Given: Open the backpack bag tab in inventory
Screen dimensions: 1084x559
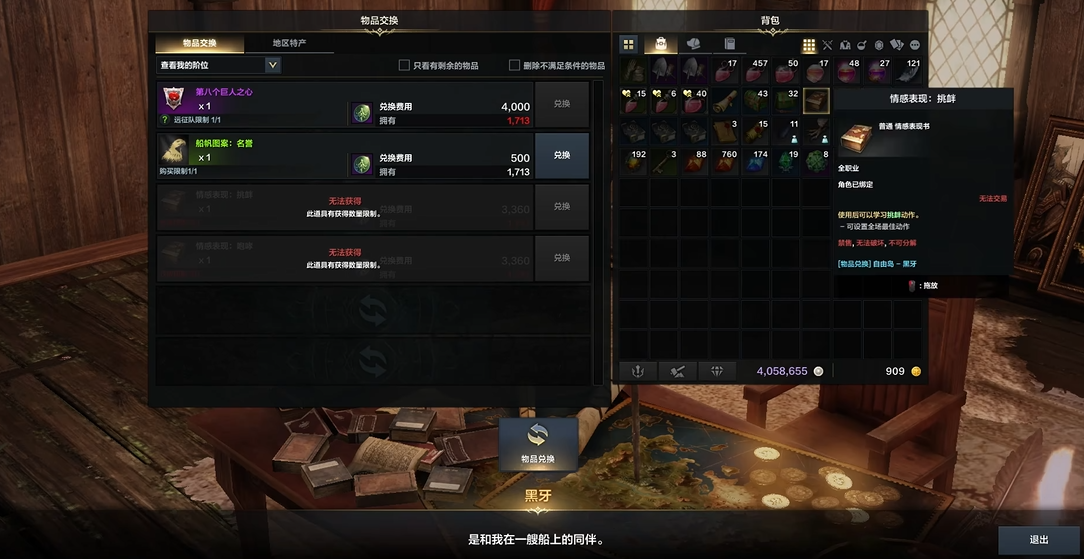Looking at the screenshot, I should point(661,44).
